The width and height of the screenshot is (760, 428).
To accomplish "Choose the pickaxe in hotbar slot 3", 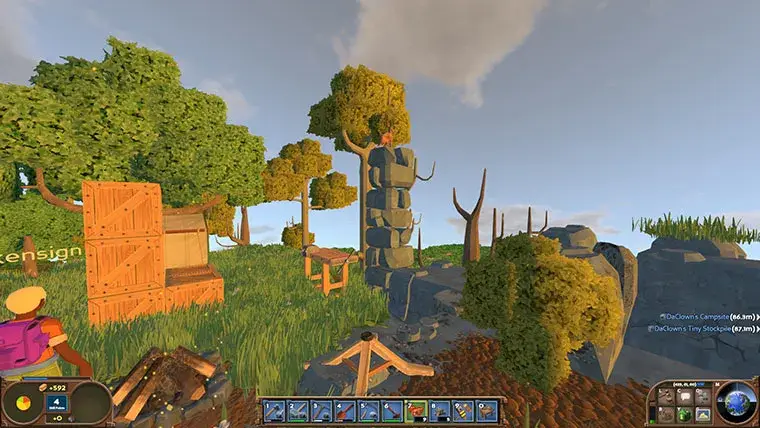I will click(x=321, y=410).
